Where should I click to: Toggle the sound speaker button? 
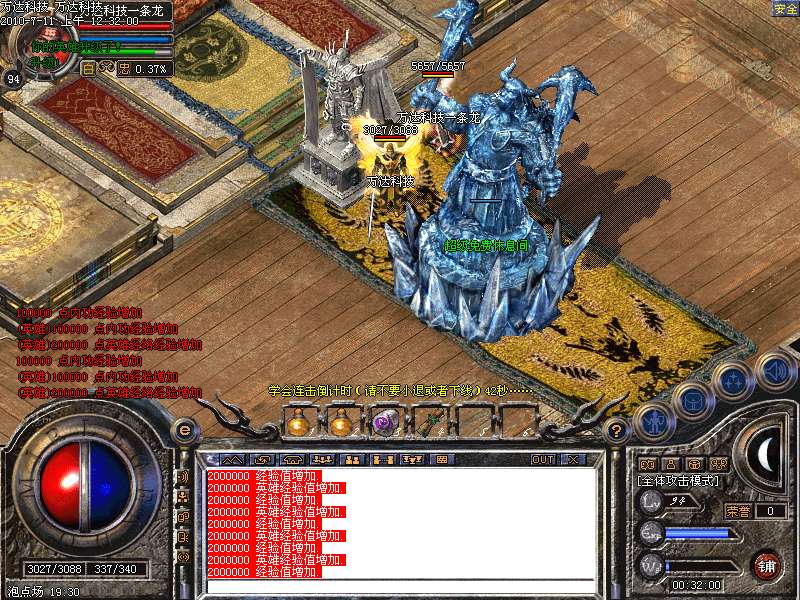click(x=773, y=371)
